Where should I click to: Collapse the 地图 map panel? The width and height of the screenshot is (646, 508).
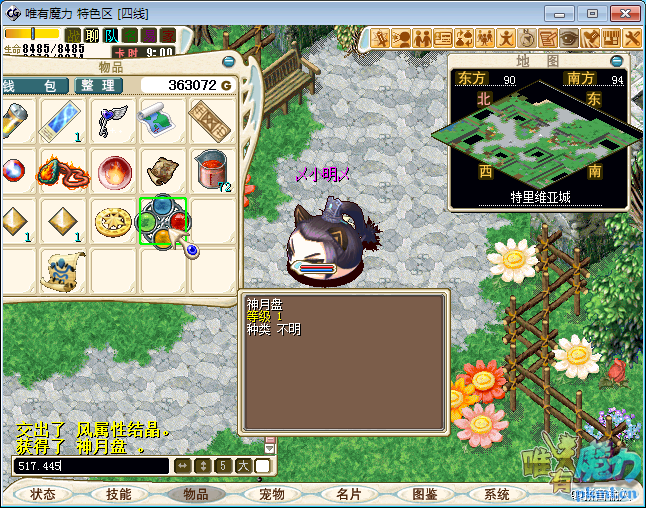(x=622, y=61)
